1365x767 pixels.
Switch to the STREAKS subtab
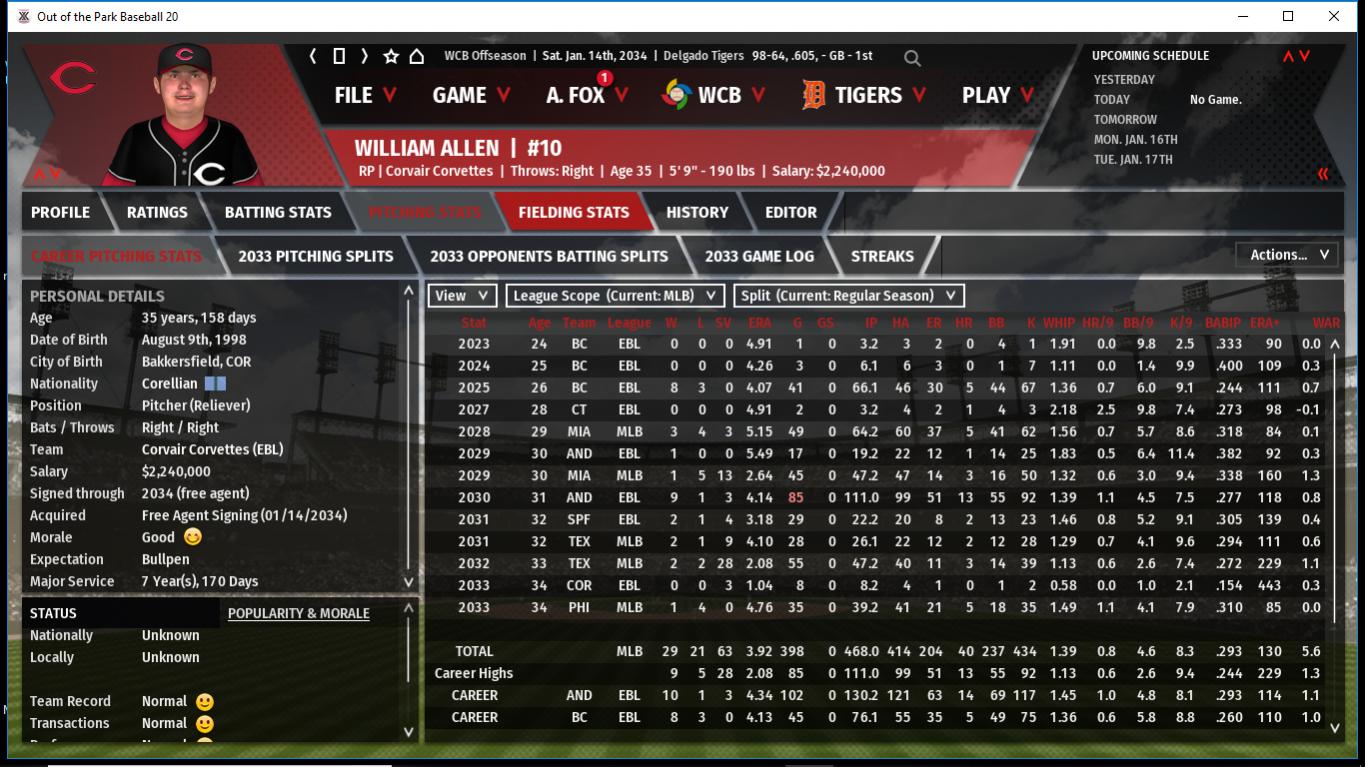tap(882, 256)
